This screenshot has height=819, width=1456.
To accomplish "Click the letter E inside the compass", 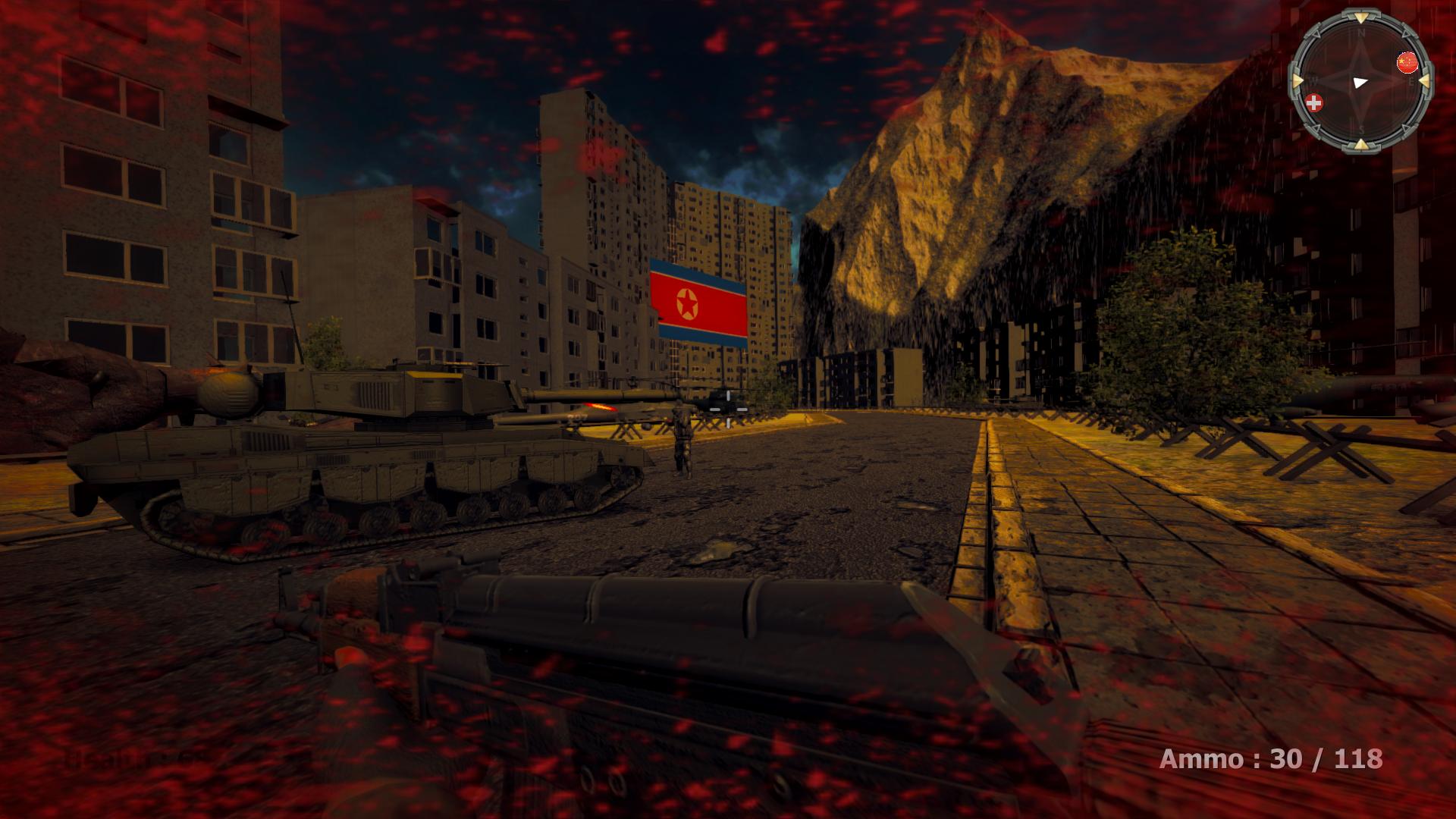I will [1411, 82].
